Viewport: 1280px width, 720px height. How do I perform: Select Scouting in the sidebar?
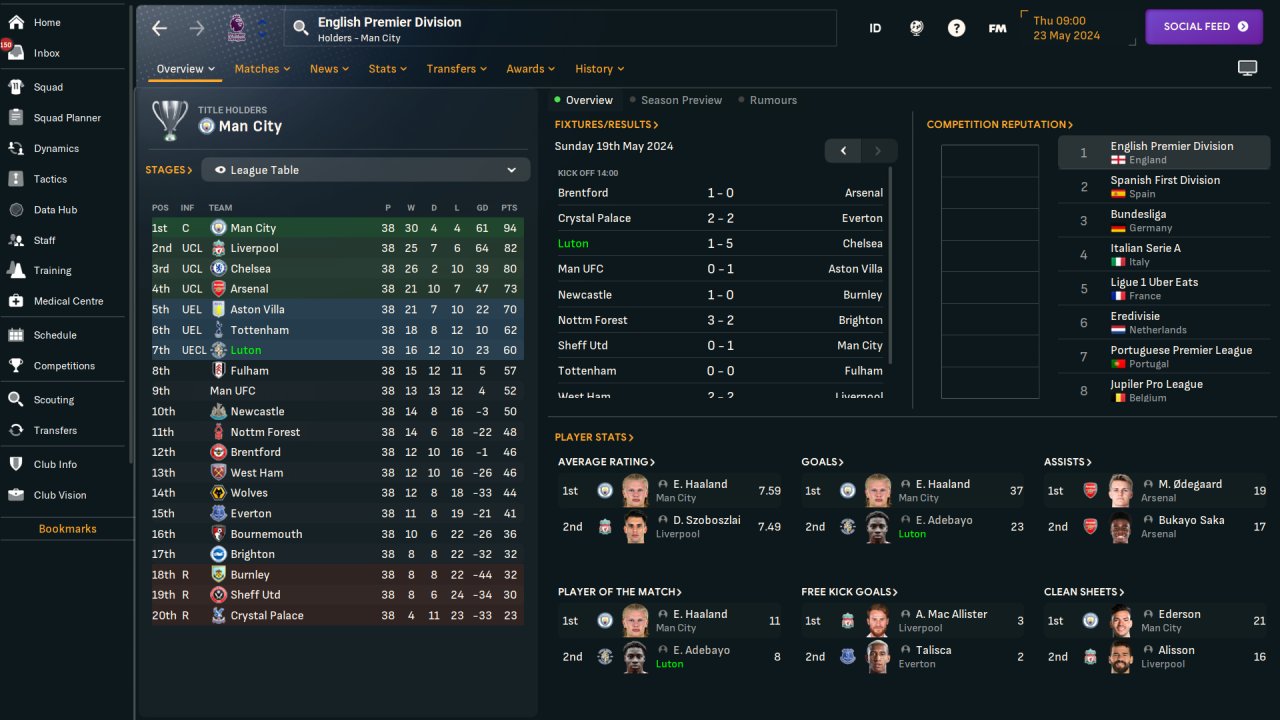coord(54,400)
